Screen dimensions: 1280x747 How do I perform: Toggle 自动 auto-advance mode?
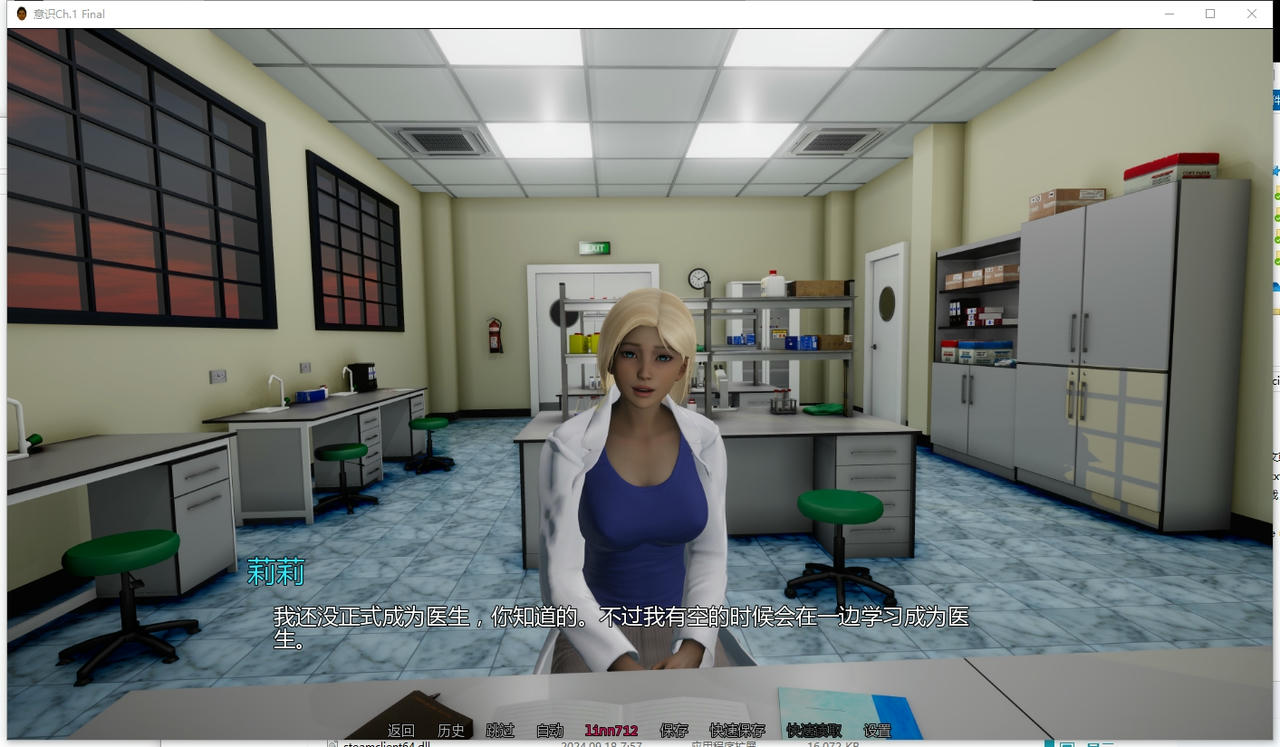(x=549, y=731)
